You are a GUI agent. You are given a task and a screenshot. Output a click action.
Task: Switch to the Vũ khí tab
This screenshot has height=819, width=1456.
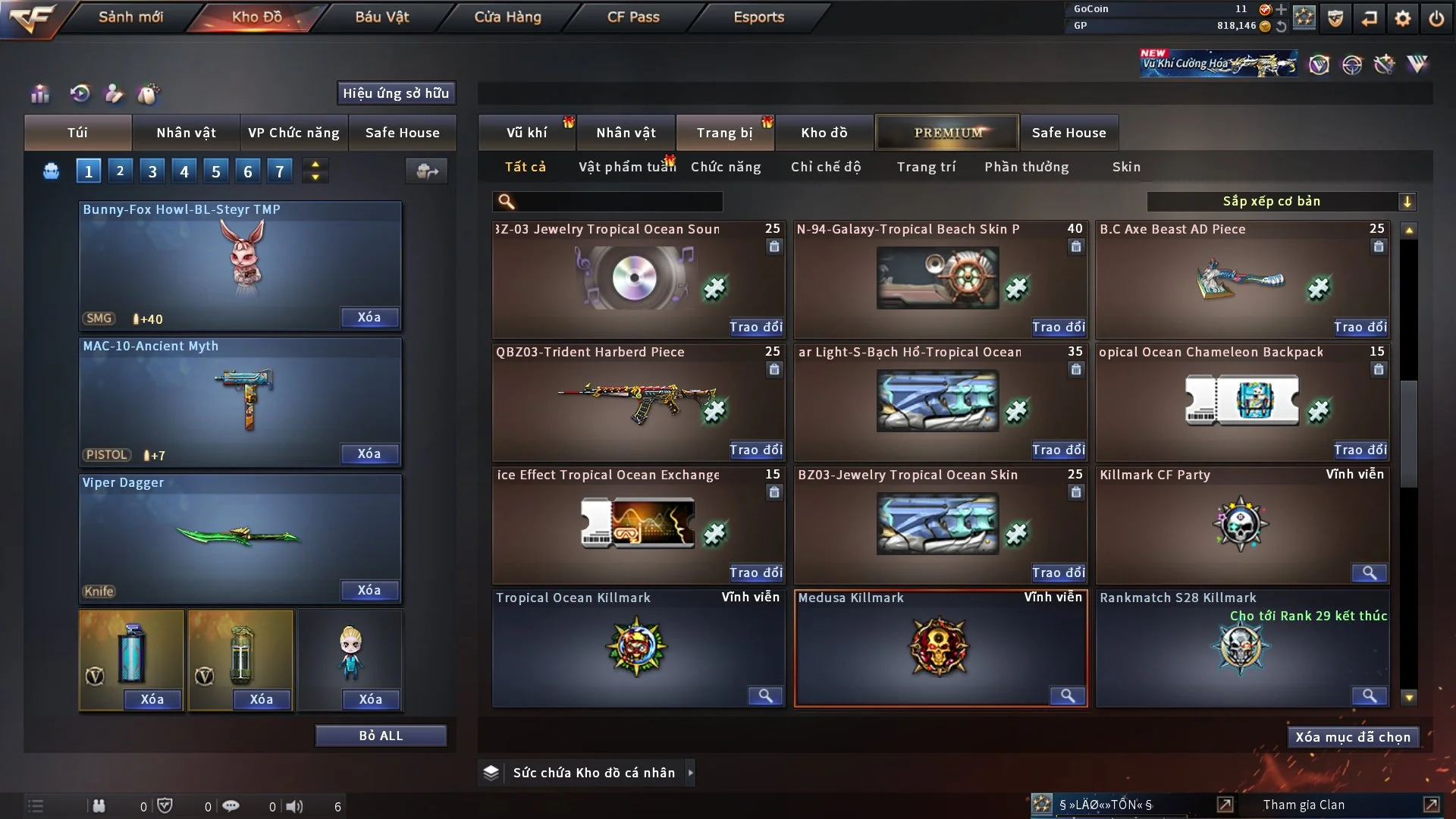(526, 133)
